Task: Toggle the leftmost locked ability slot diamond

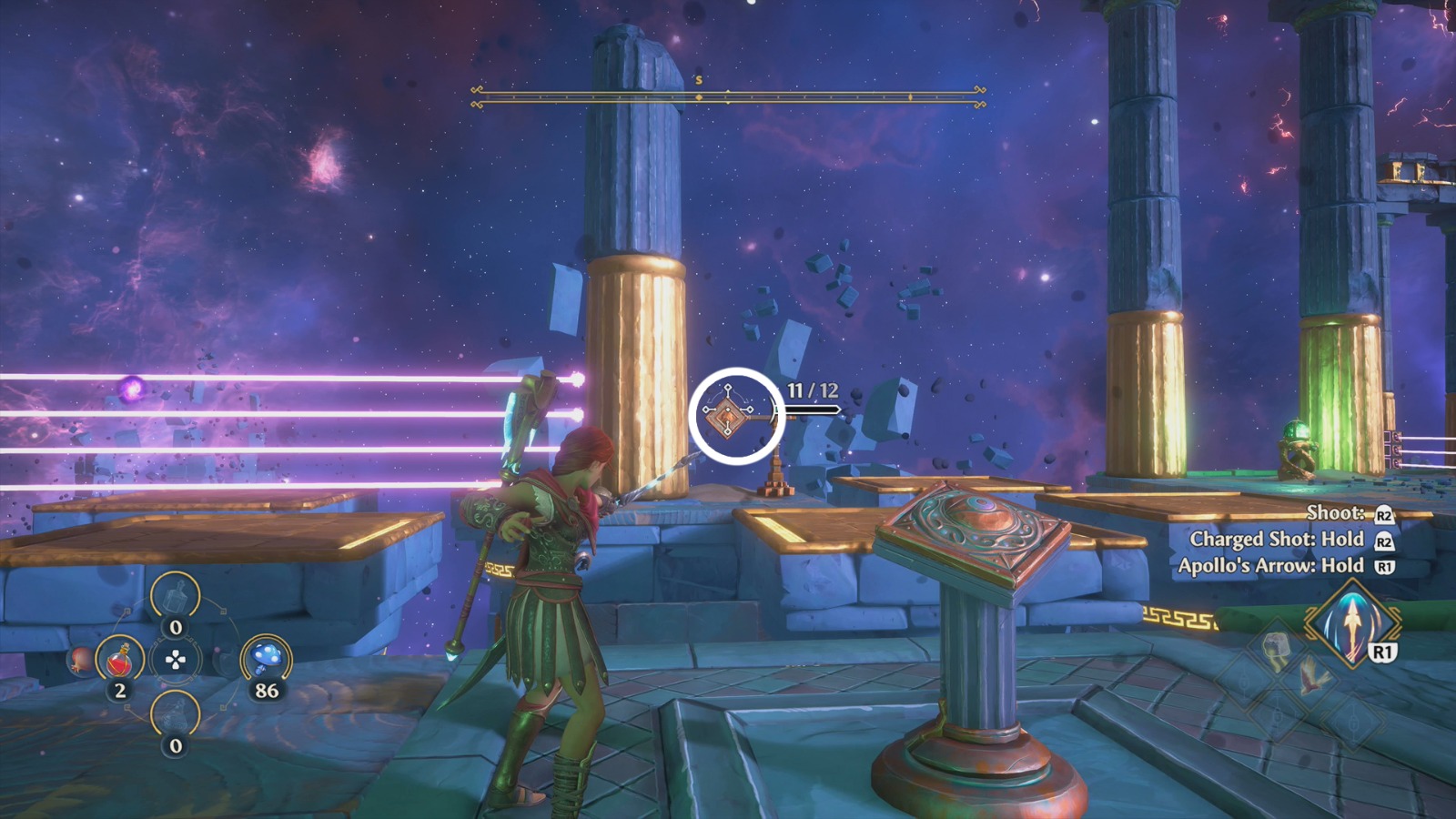Action: (1241, 679)
